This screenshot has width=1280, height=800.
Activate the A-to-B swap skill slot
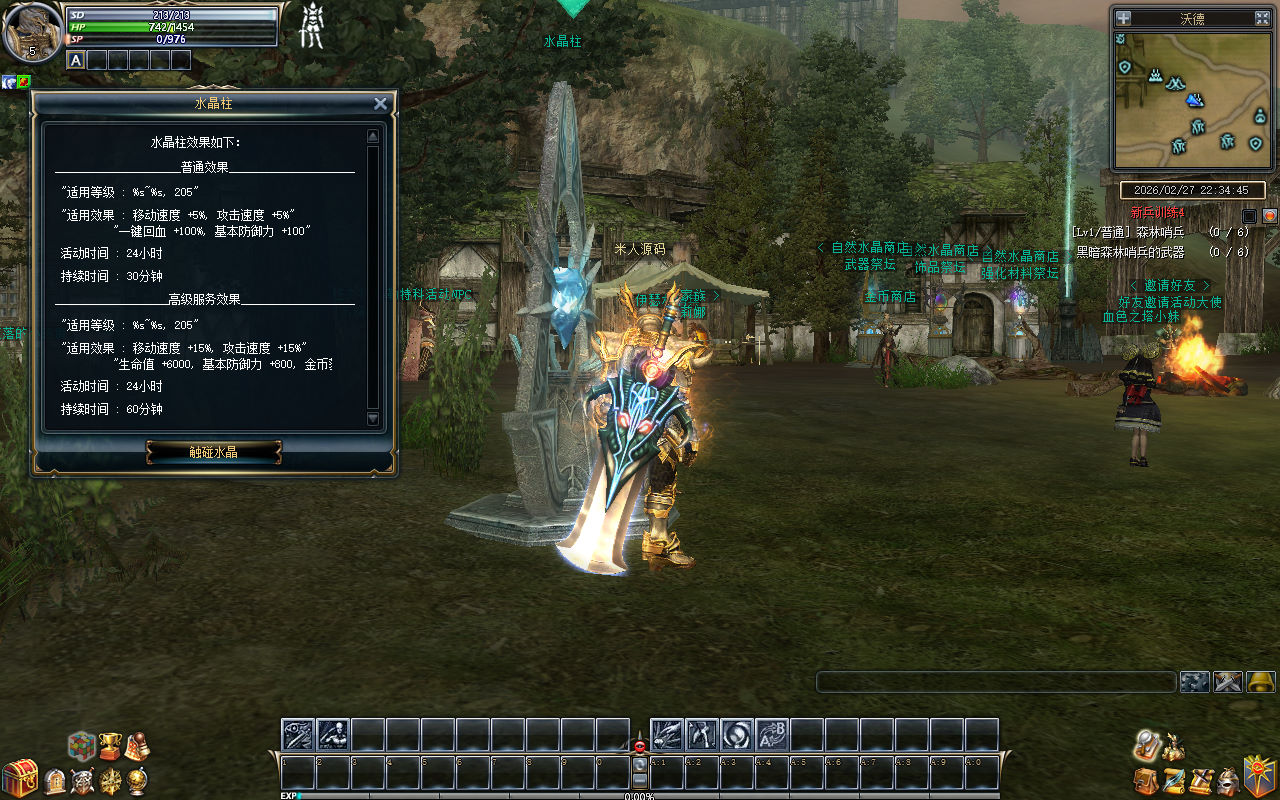click(x=772, y=735)
